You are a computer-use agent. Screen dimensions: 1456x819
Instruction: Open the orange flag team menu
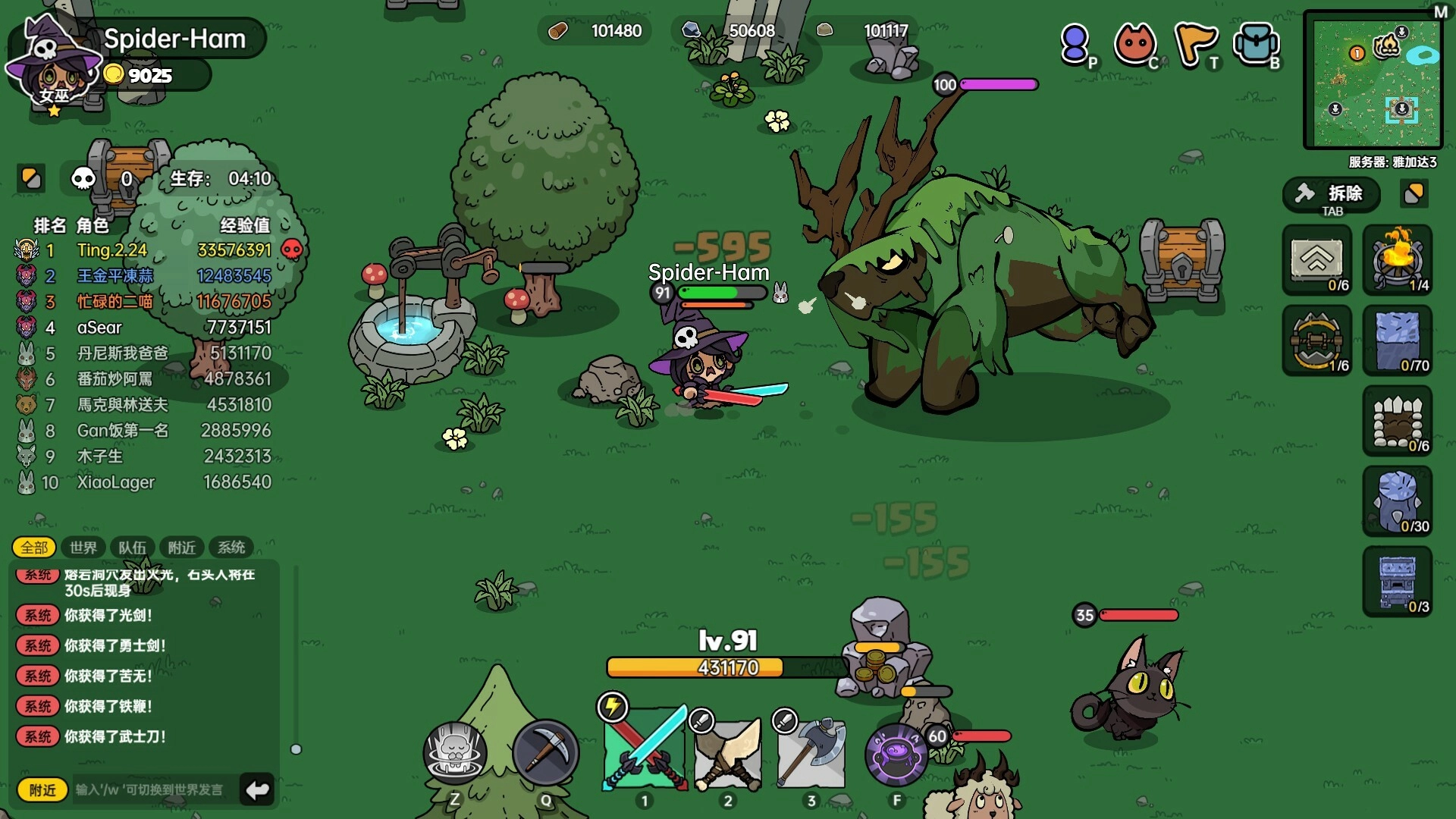click(1194, 44)
